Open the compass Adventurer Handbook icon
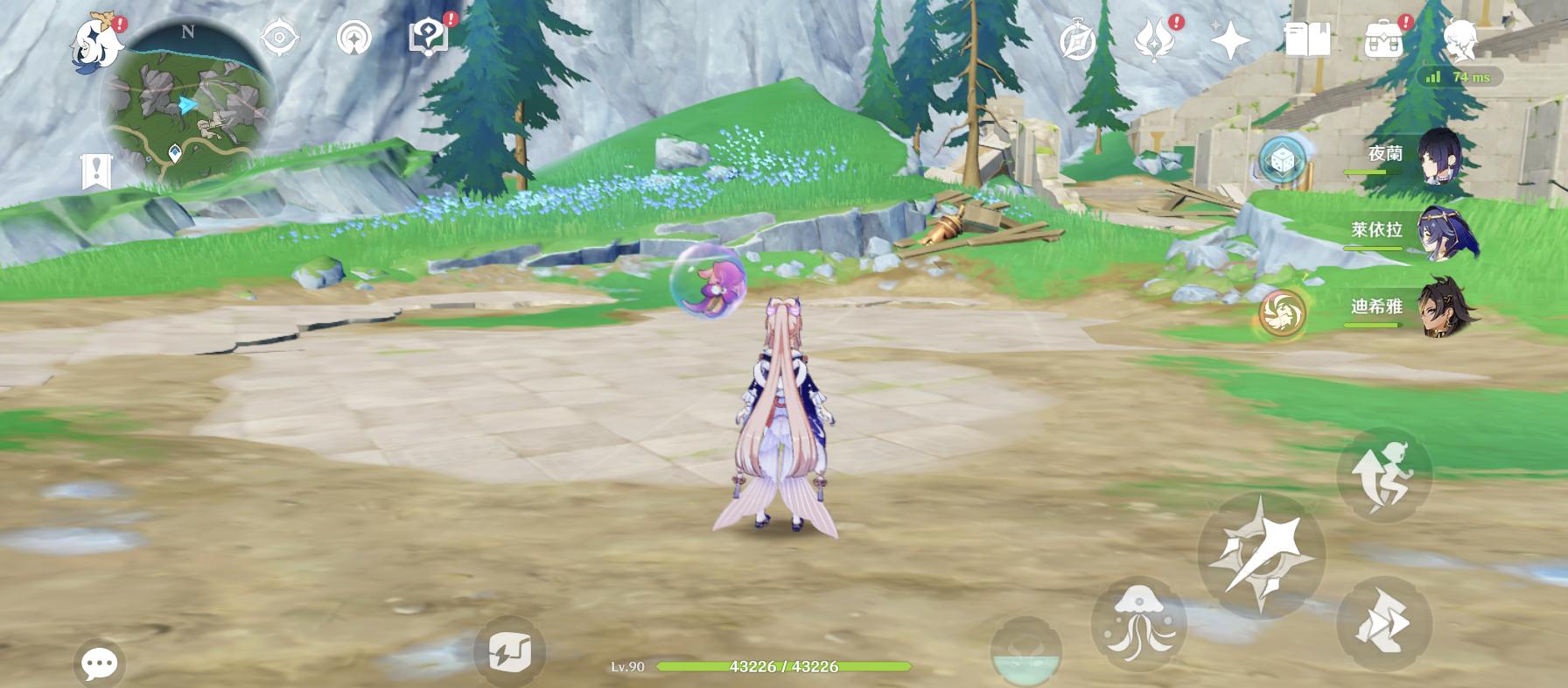The height and width of the screenshot is (688, 1568). tap(1077, 40)
